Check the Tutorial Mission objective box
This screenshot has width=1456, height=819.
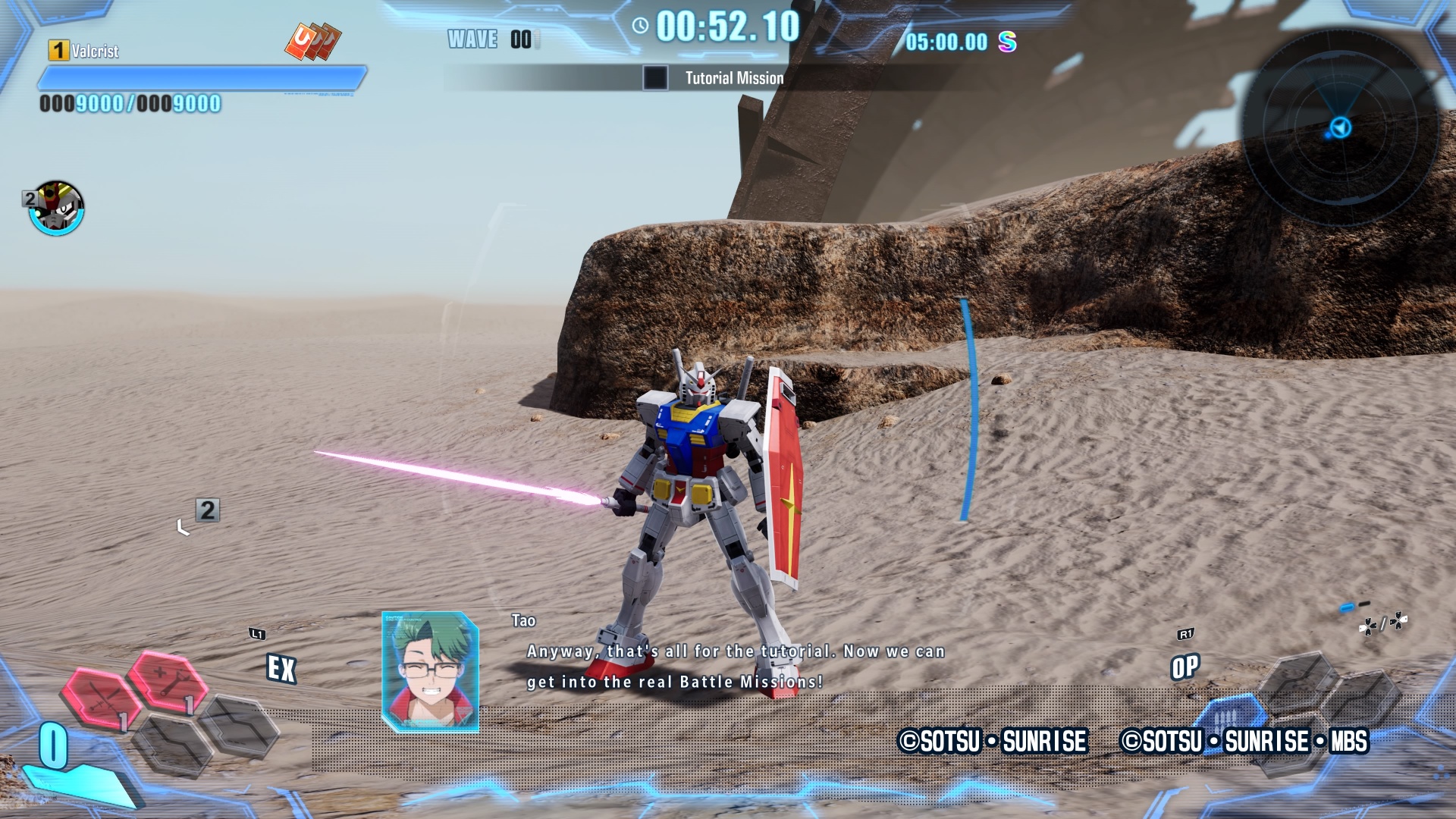[x=655, y=78]
